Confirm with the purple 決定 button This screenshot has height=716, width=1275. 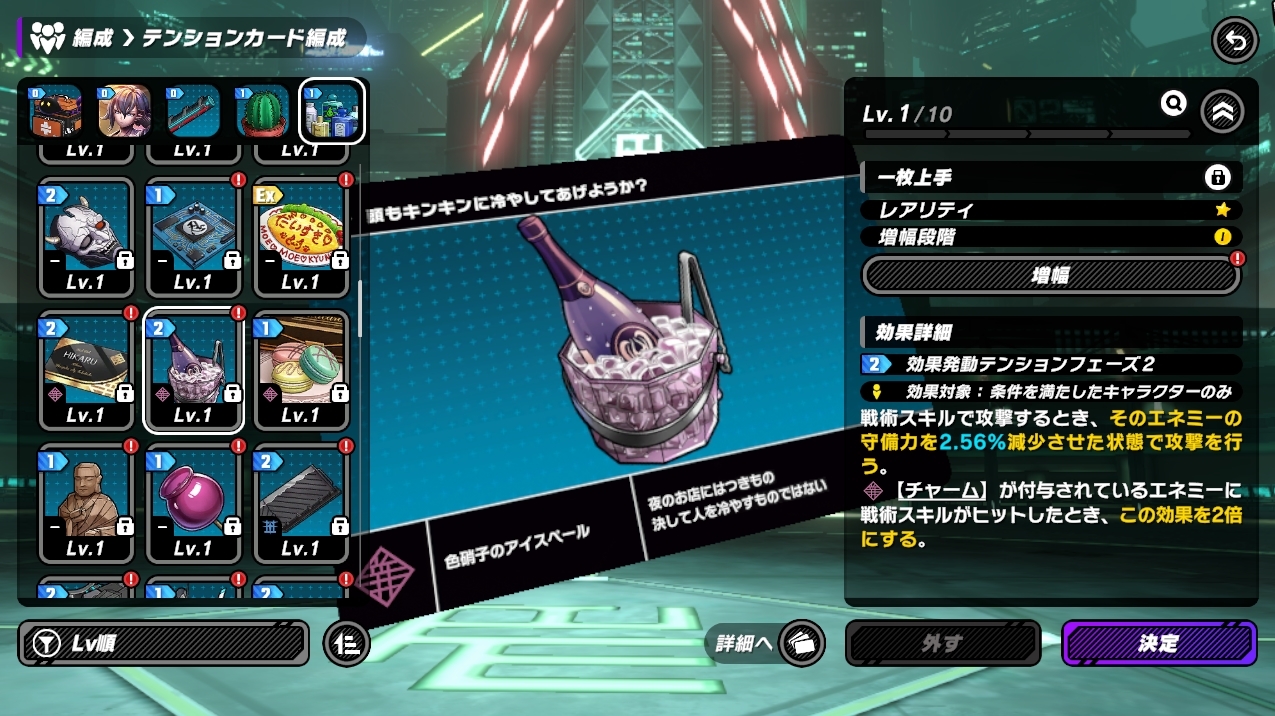(x=1158, y=643)
